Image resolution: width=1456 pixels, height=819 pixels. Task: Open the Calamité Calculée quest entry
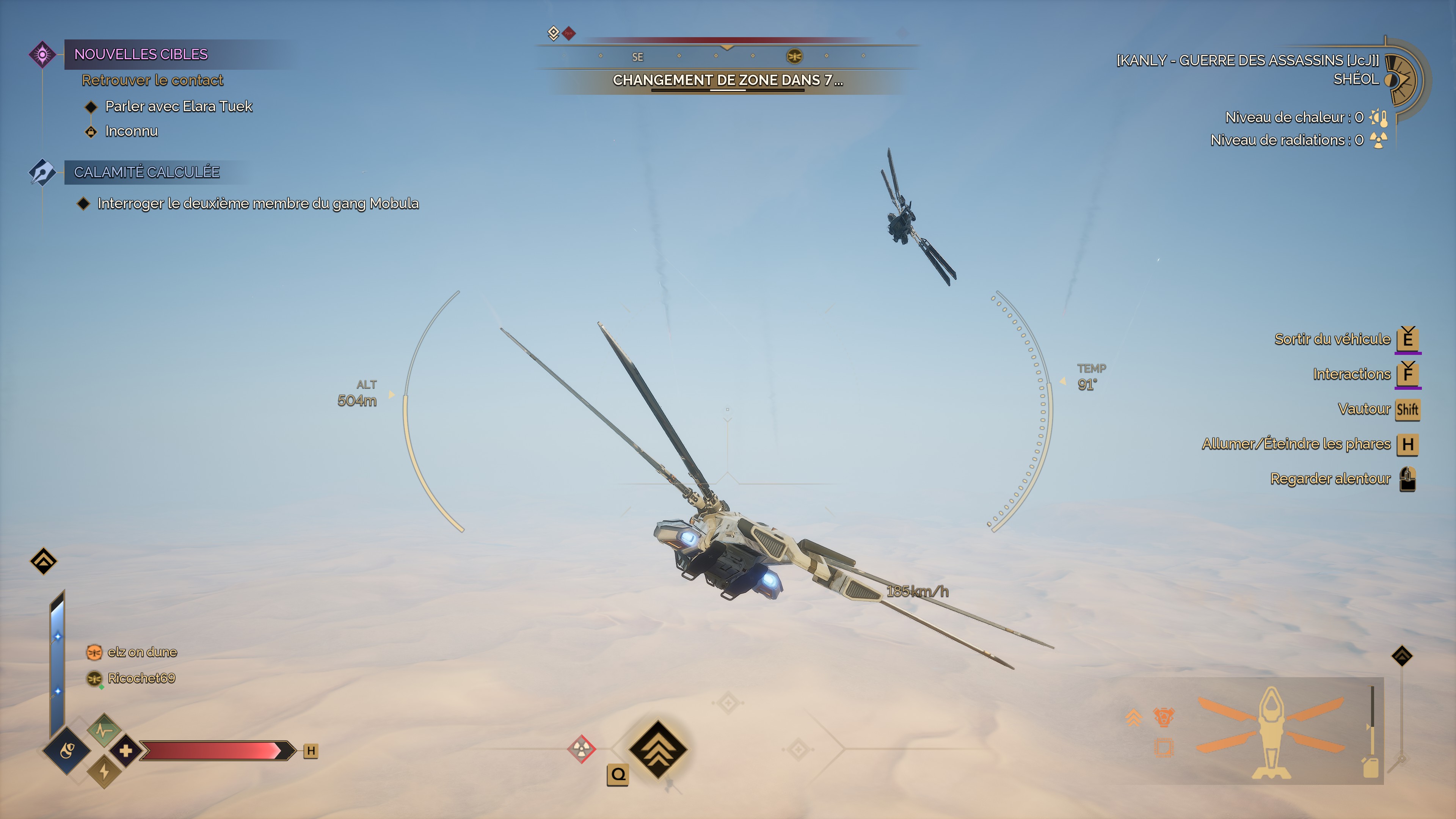point(146,172)
